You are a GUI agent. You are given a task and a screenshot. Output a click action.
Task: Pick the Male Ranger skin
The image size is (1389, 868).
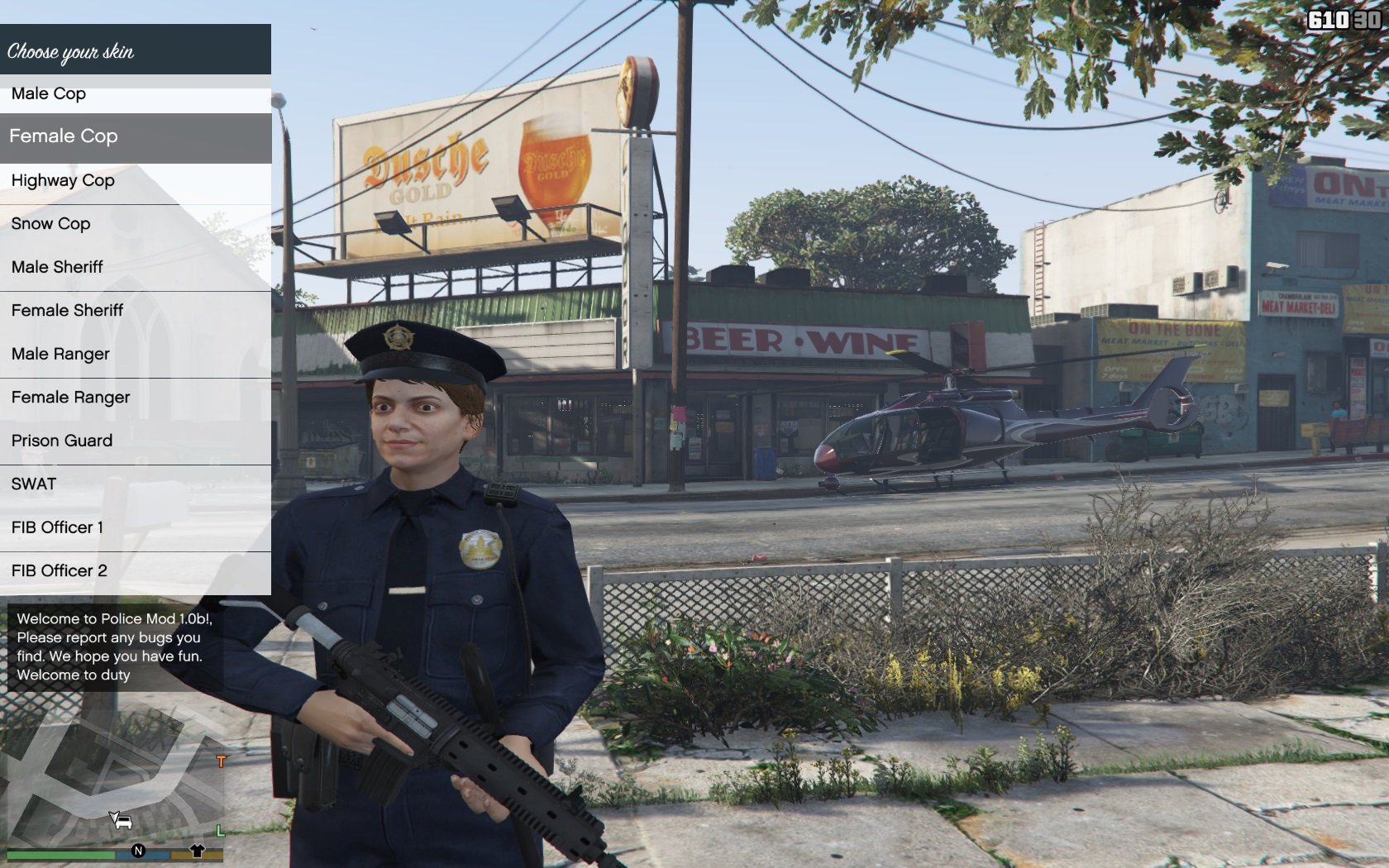(135, 355)
